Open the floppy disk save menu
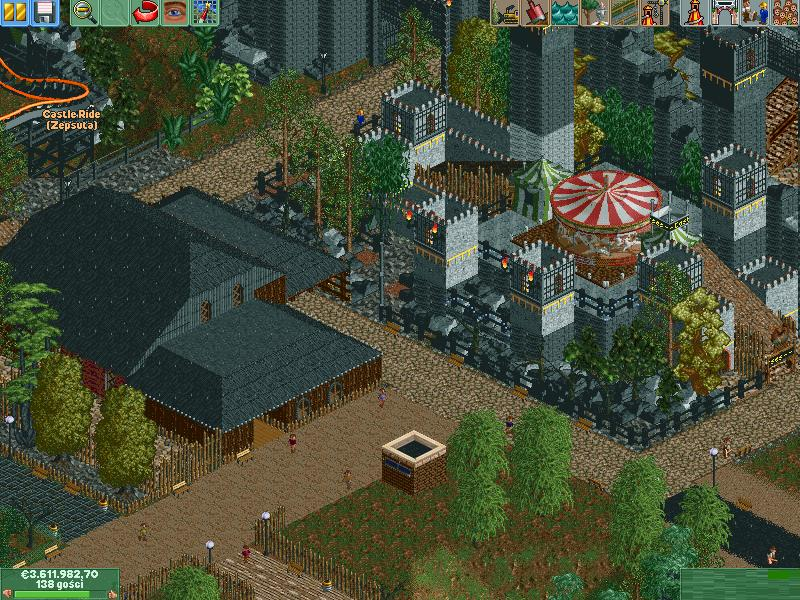The image size is (800, 600). [x=44, y=12]
